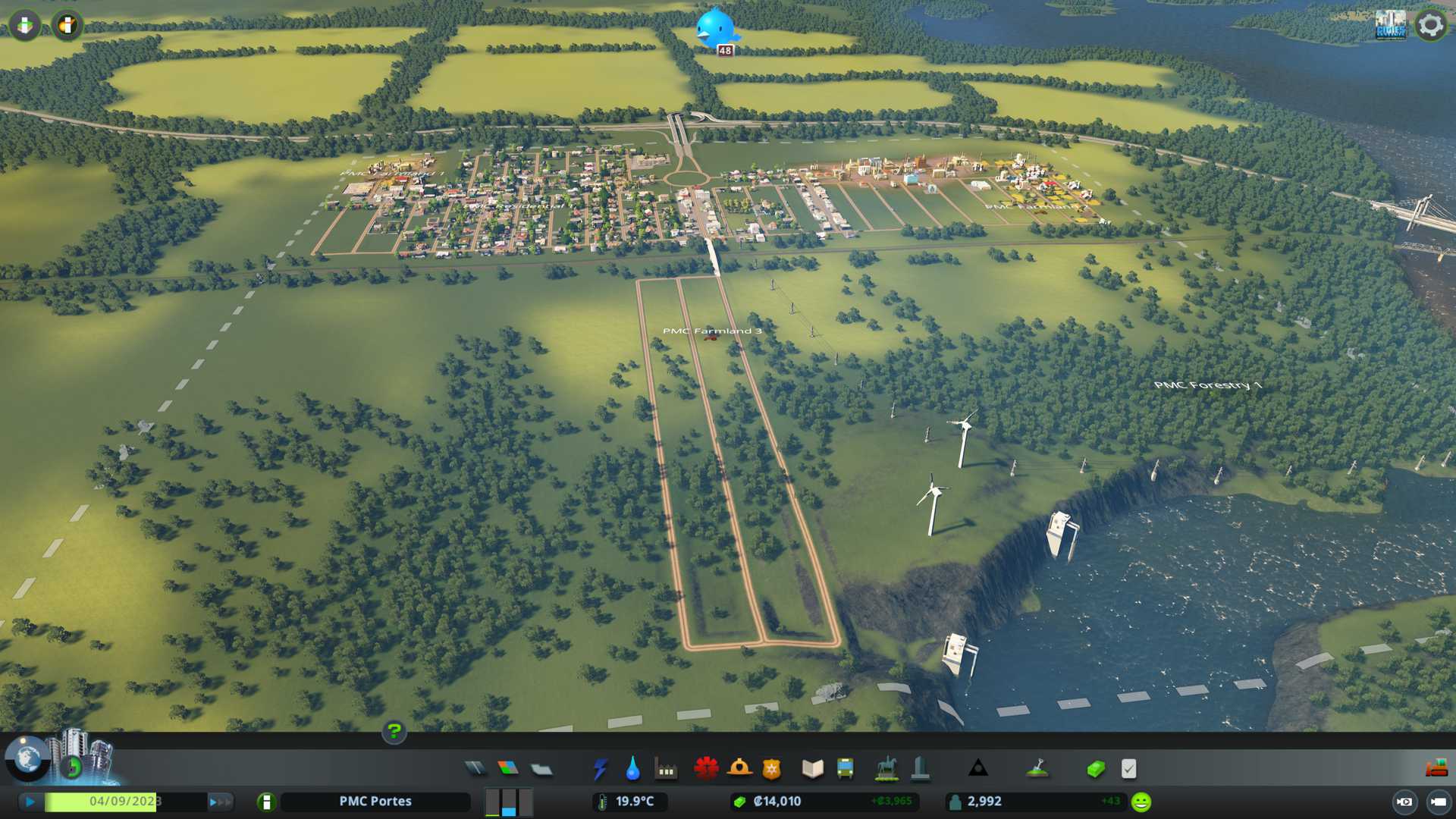The height and width of the screenshot is (819, 1456).
Task: Toggle the play/pause simulation button
Action: (x=30, y=802)
